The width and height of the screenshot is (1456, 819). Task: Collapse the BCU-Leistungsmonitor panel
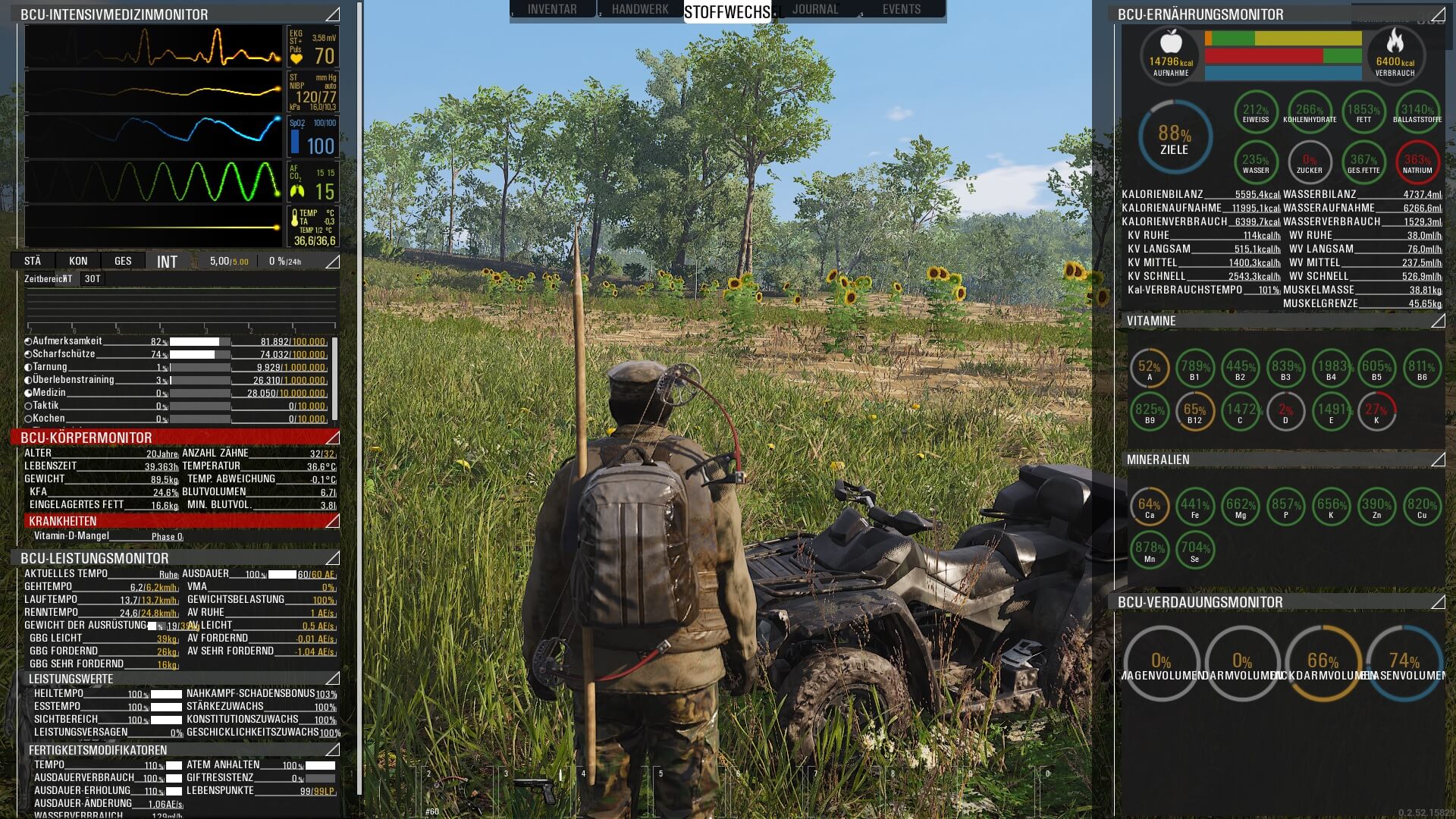pos(332,558)
